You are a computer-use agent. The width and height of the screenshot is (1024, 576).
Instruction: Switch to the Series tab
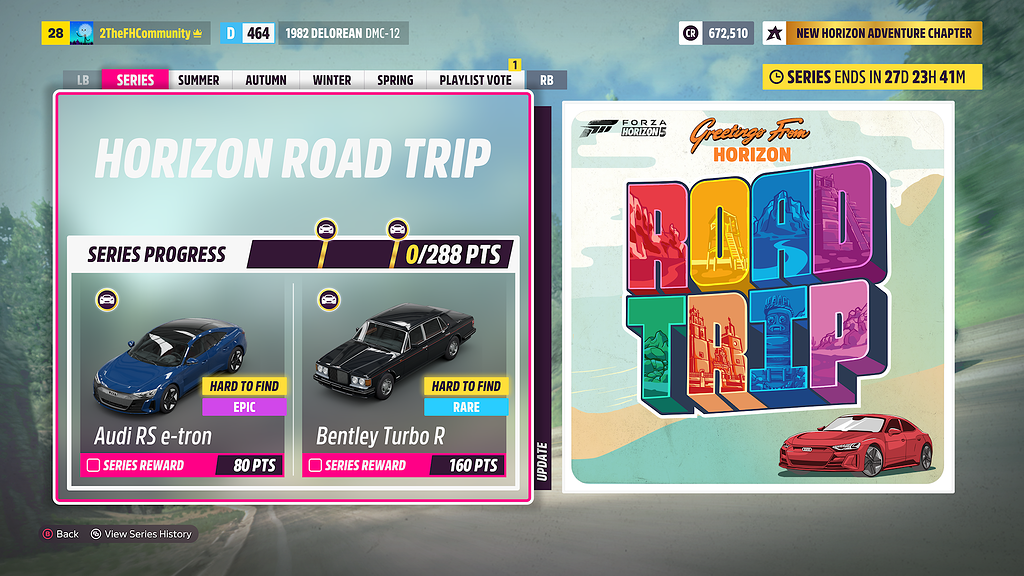(x=135, y=80)
